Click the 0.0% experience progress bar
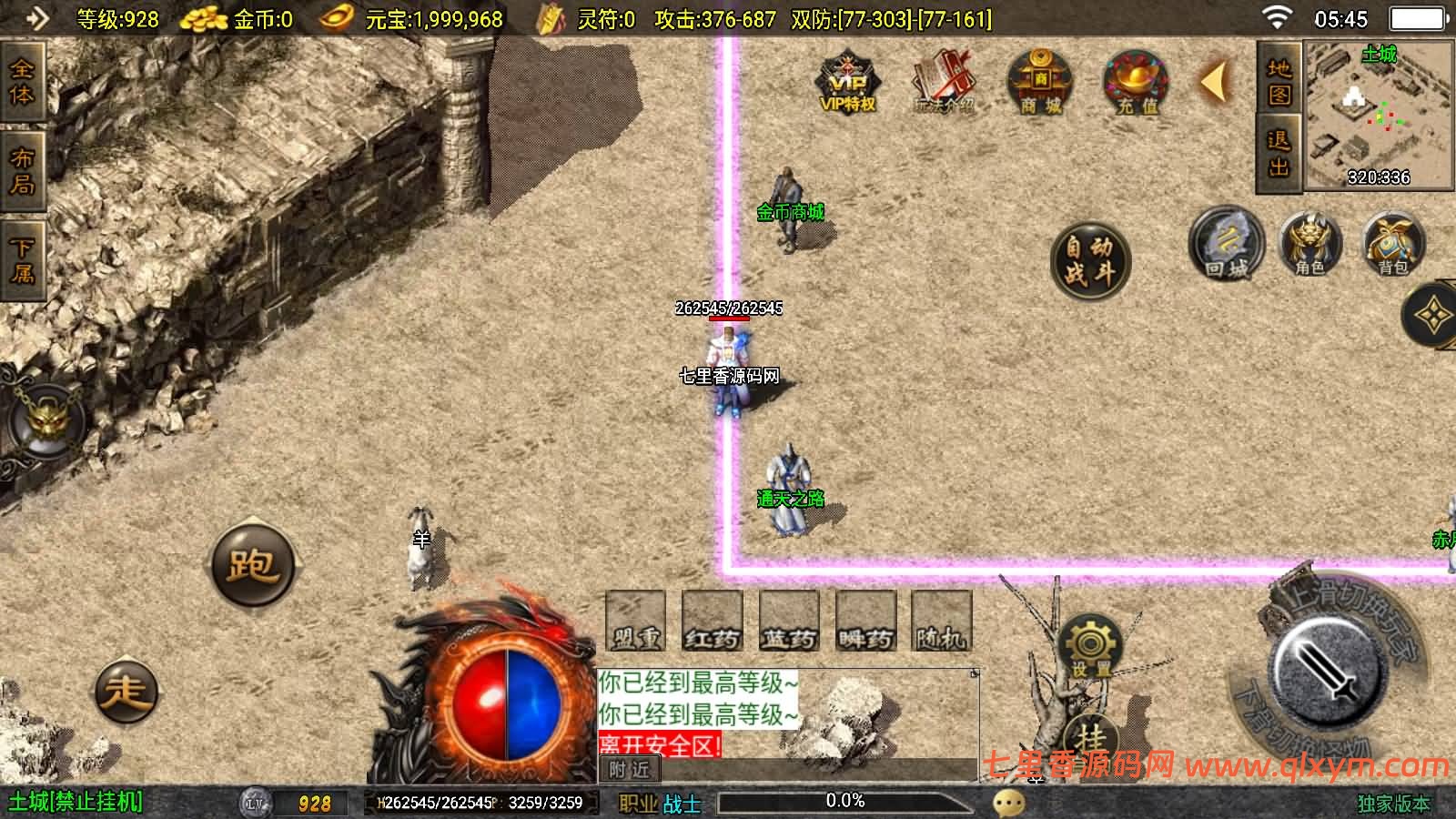The height and width of the screenshot is (819, 1456). tap(846, 802)
